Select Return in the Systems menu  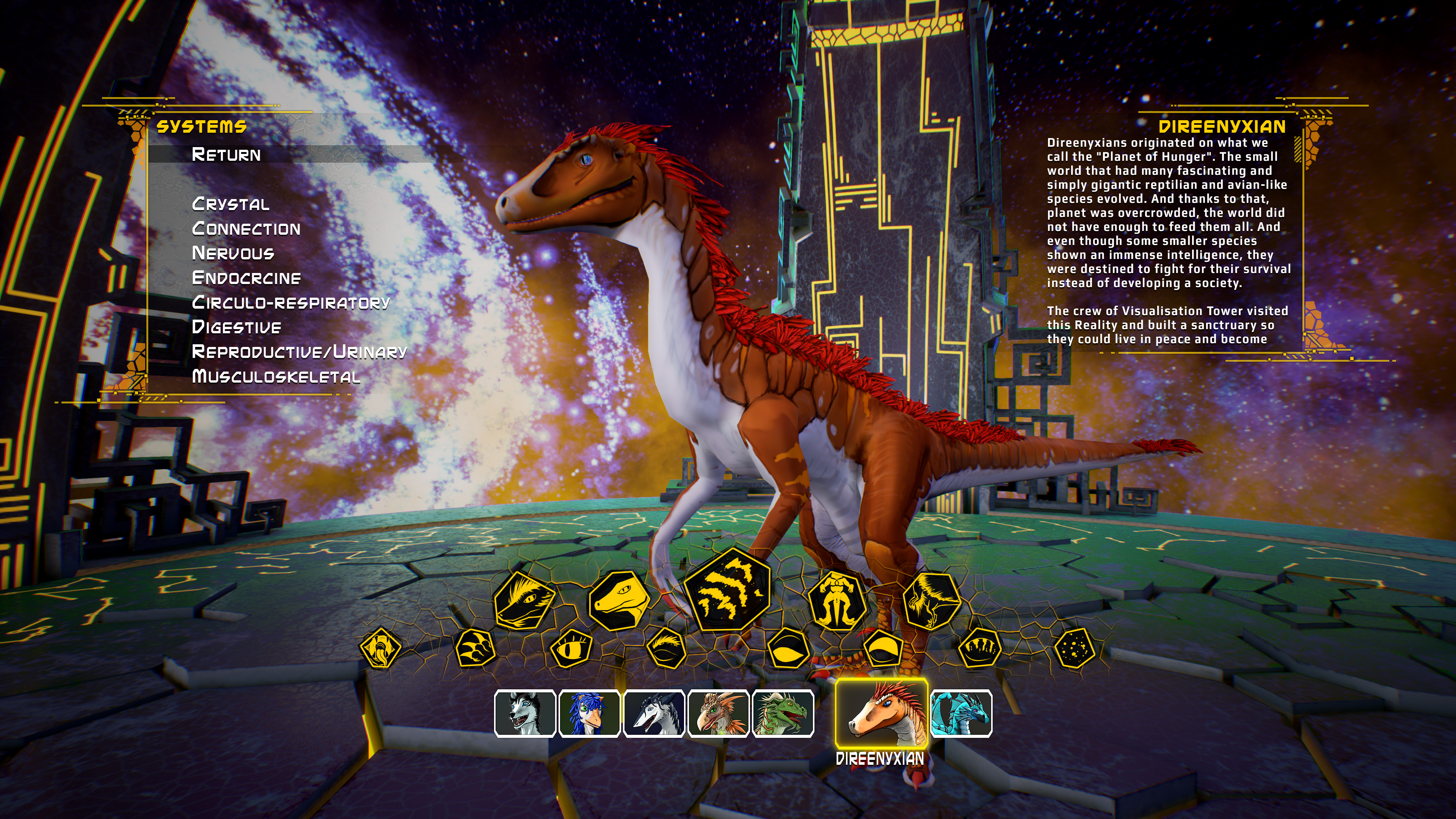click(x=226, y=154)
